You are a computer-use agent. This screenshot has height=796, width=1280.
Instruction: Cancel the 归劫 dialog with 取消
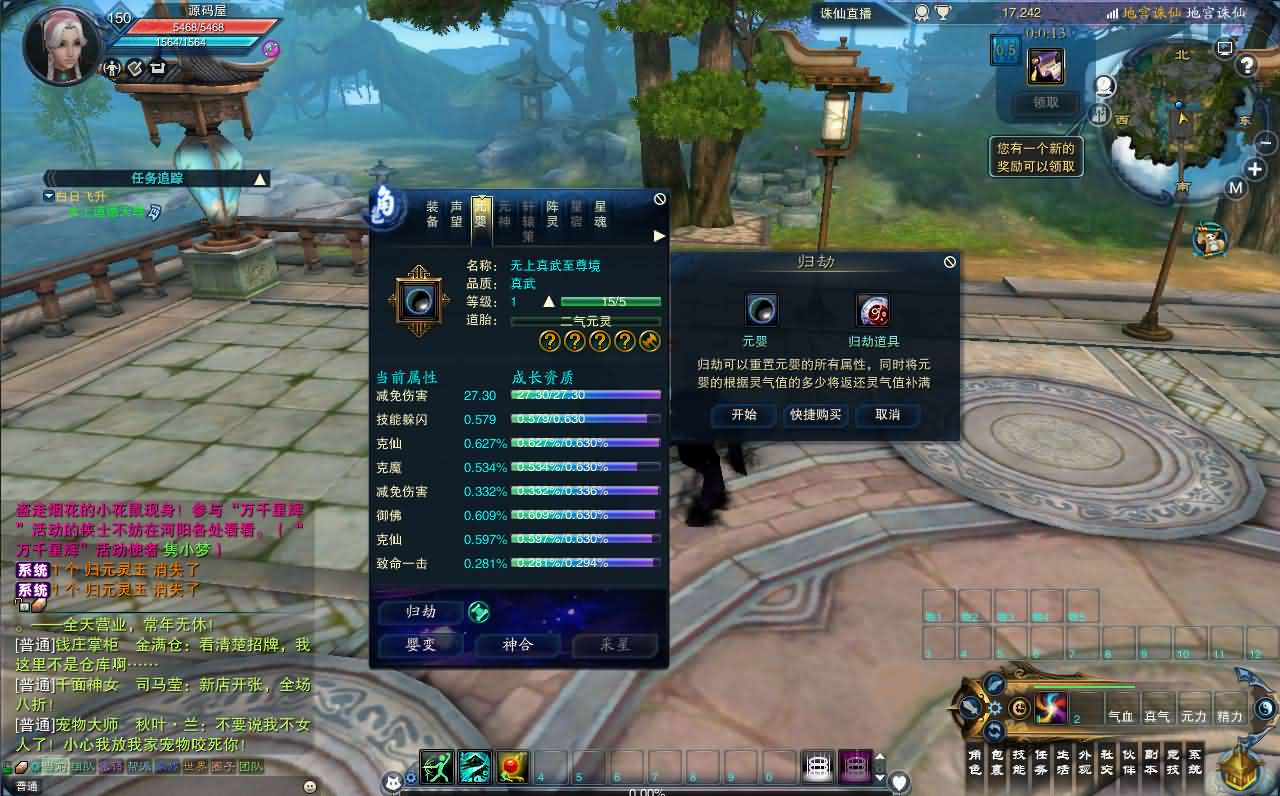pos(887,415)
